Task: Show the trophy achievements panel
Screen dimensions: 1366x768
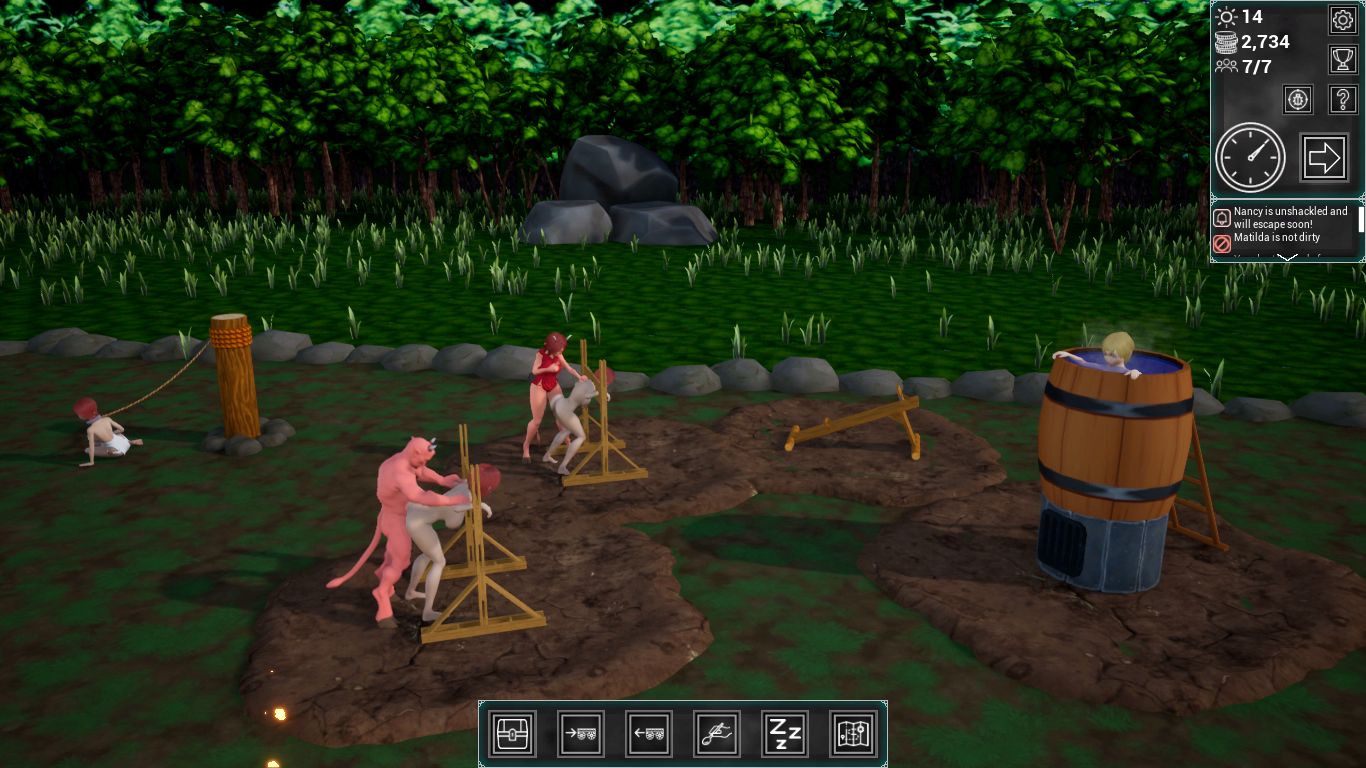Action: (1342, 59)
